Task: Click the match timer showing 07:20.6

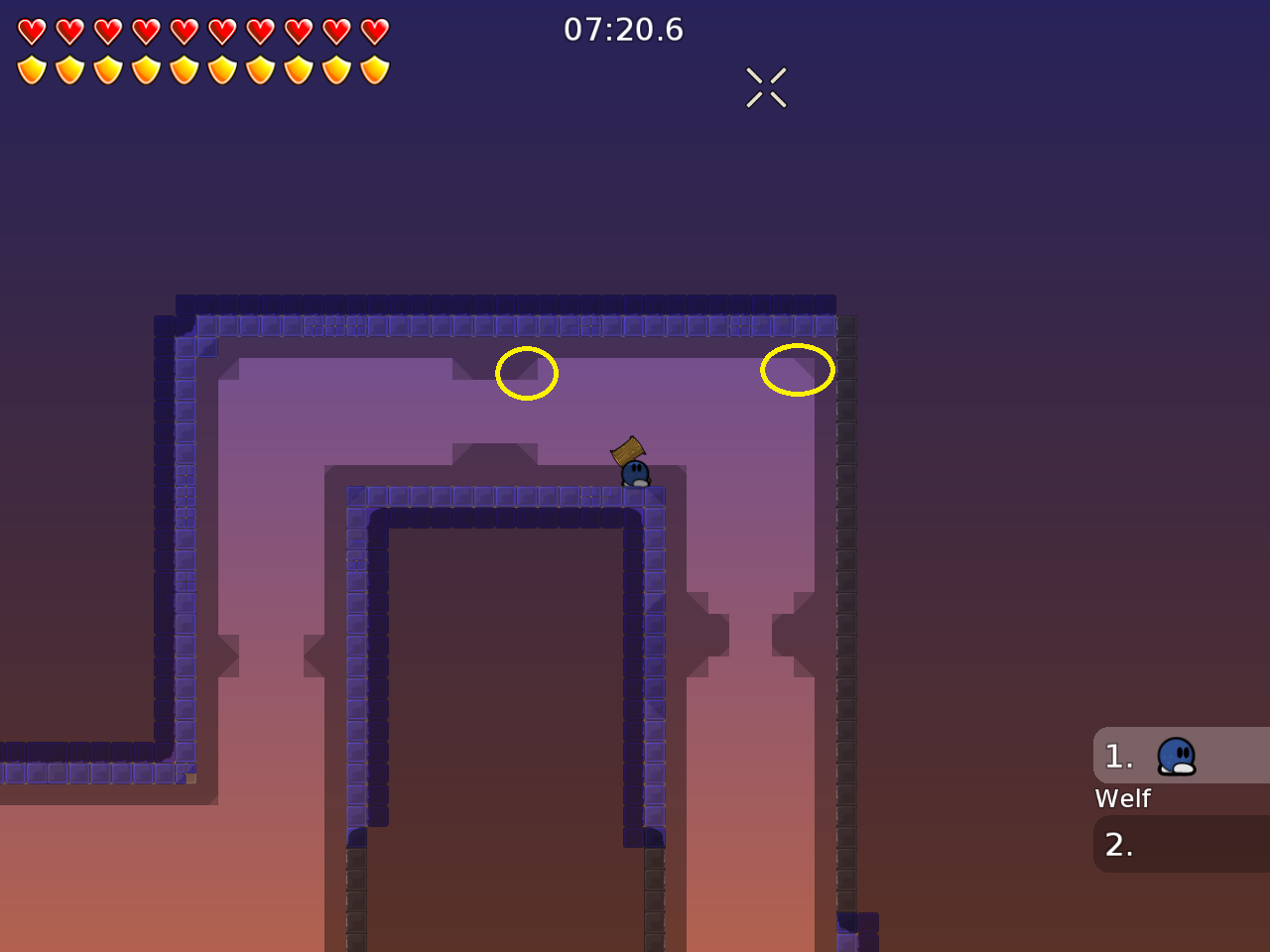Action: tap(623, 30)
